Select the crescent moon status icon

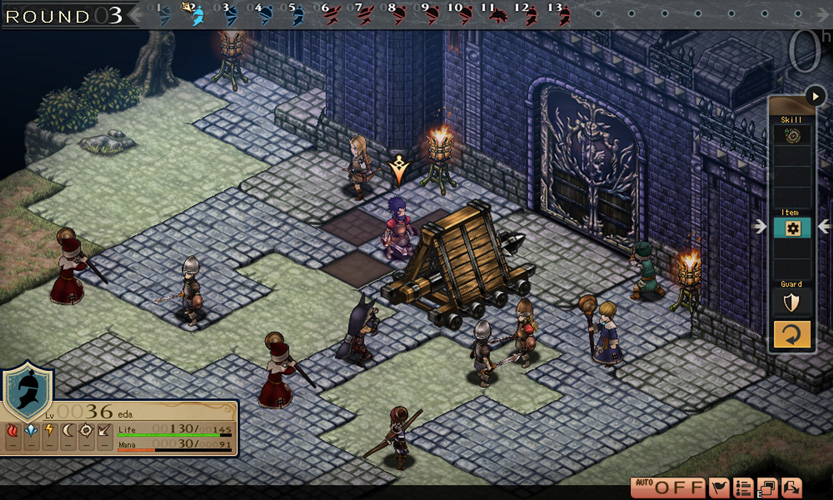[68, 431]
